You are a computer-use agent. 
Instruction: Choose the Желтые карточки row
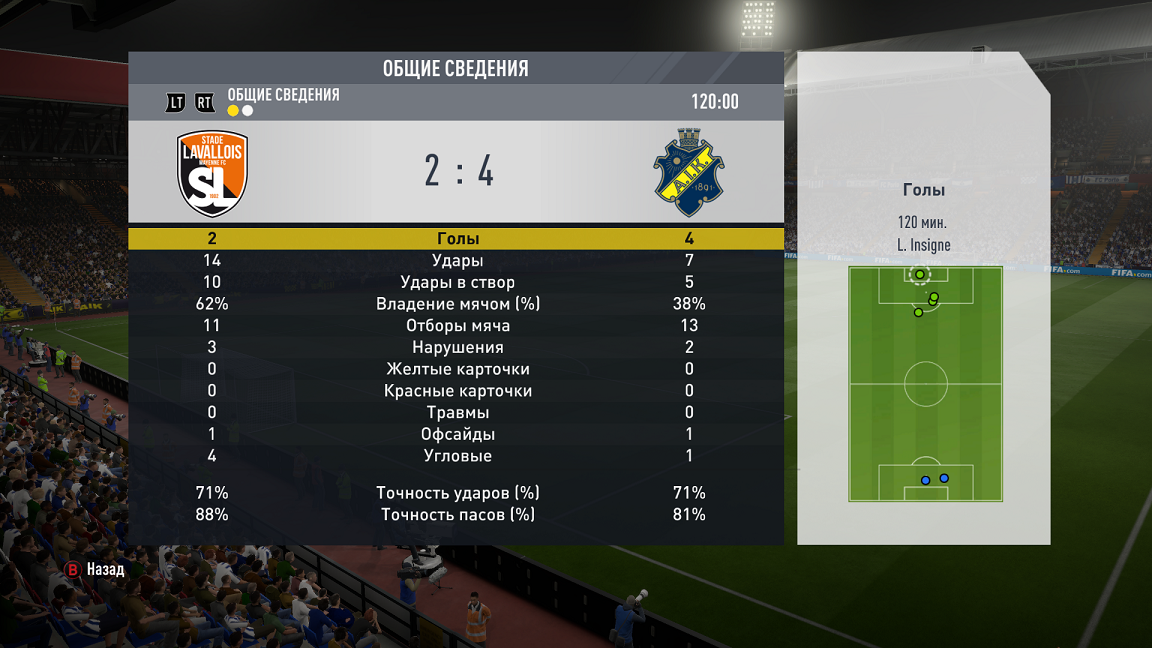457,369
